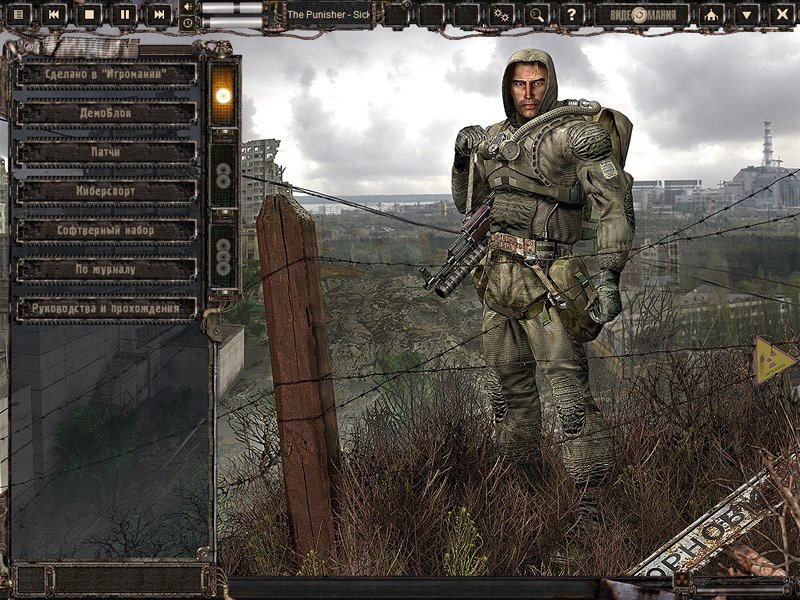
Task: Click the playlist button in the top bar
Action: click(19, 14)
